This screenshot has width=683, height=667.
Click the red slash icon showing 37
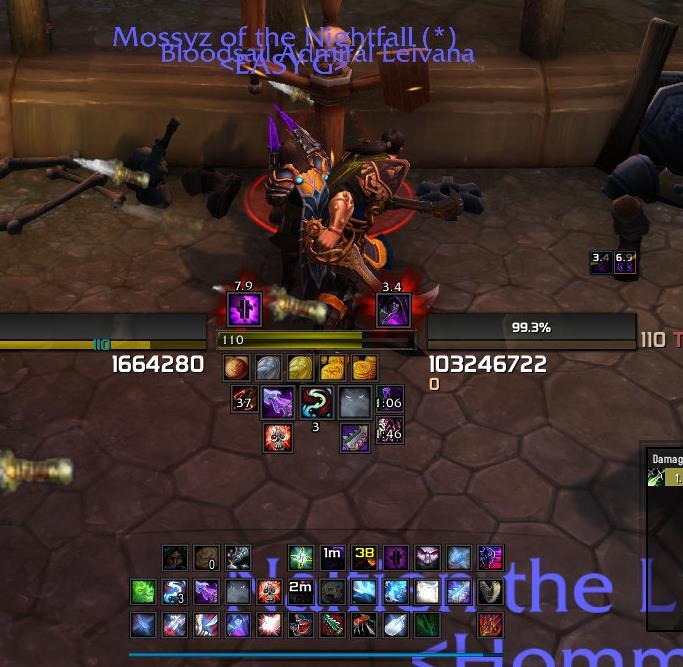click(x=245, y=402)
